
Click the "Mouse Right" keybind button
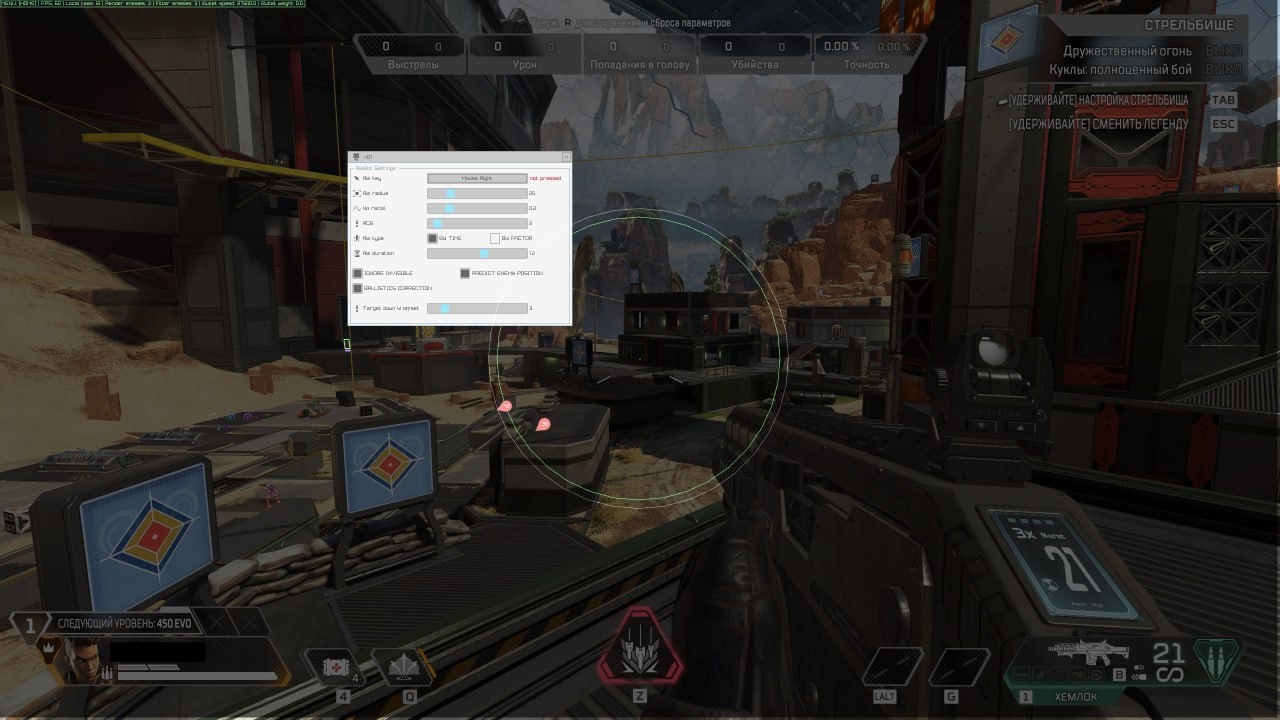(x=477, y=178)
